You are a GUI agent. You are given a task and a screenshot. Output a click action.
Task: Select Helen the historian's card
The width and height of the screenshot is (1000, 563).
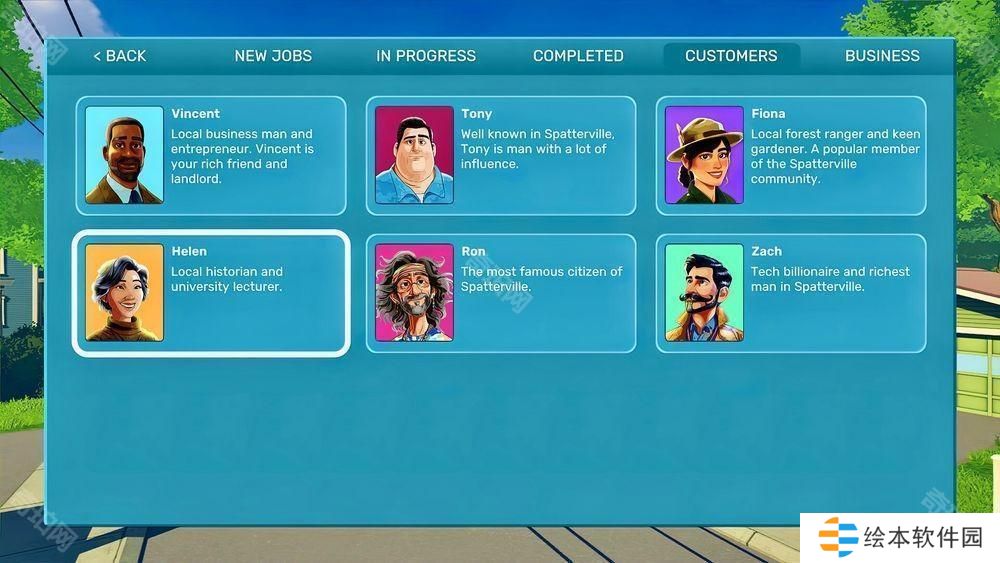211,293
